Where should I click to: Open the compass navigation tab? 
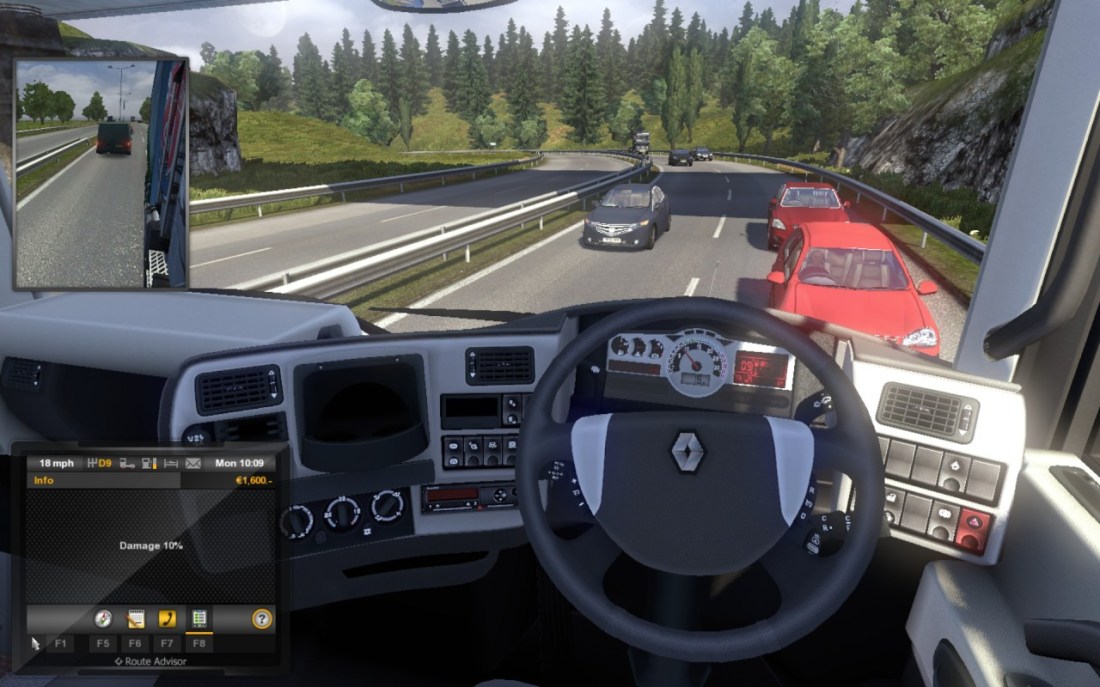coord(103,618)
